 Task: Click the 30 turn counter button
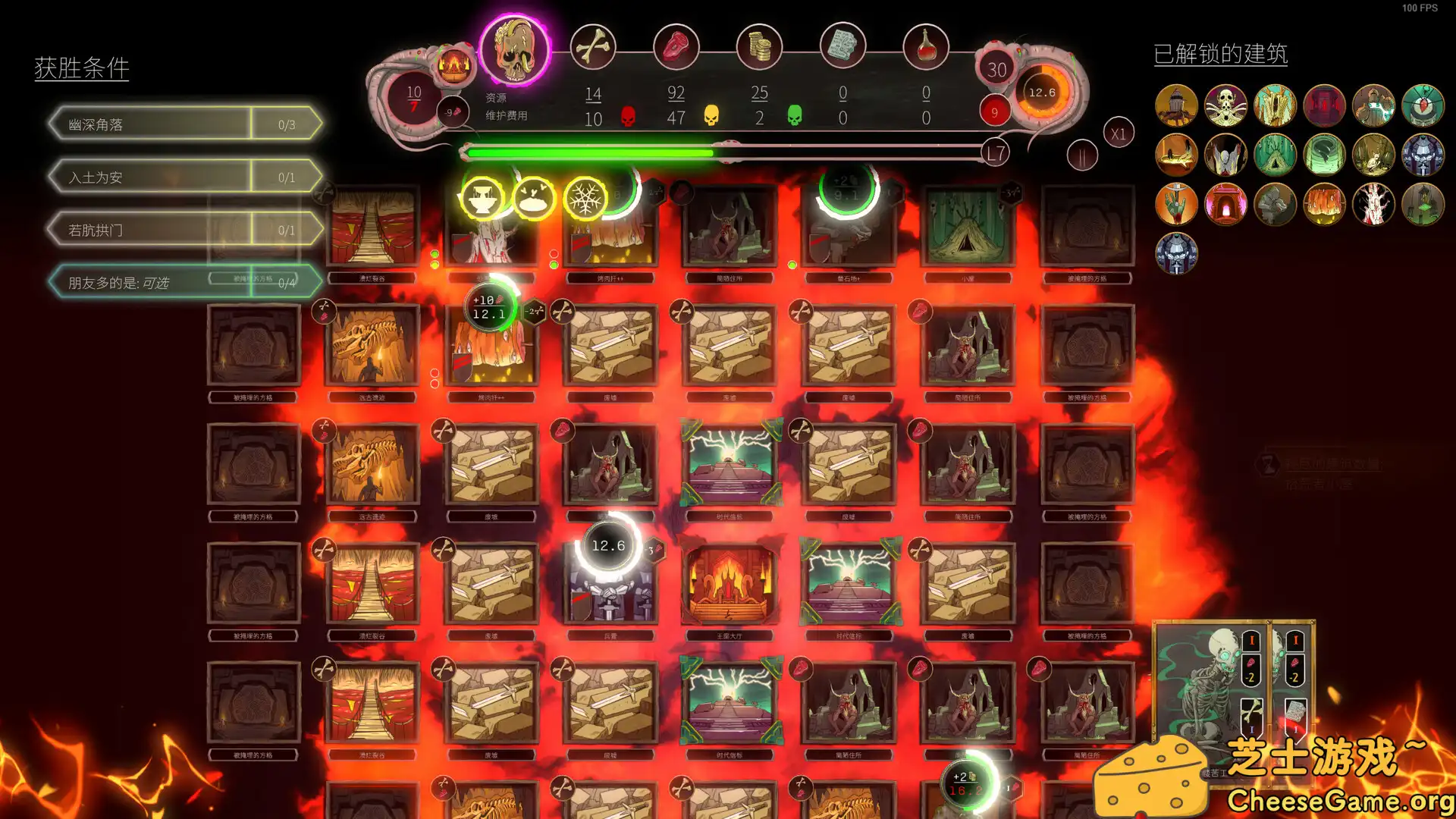tap(997, 68)
